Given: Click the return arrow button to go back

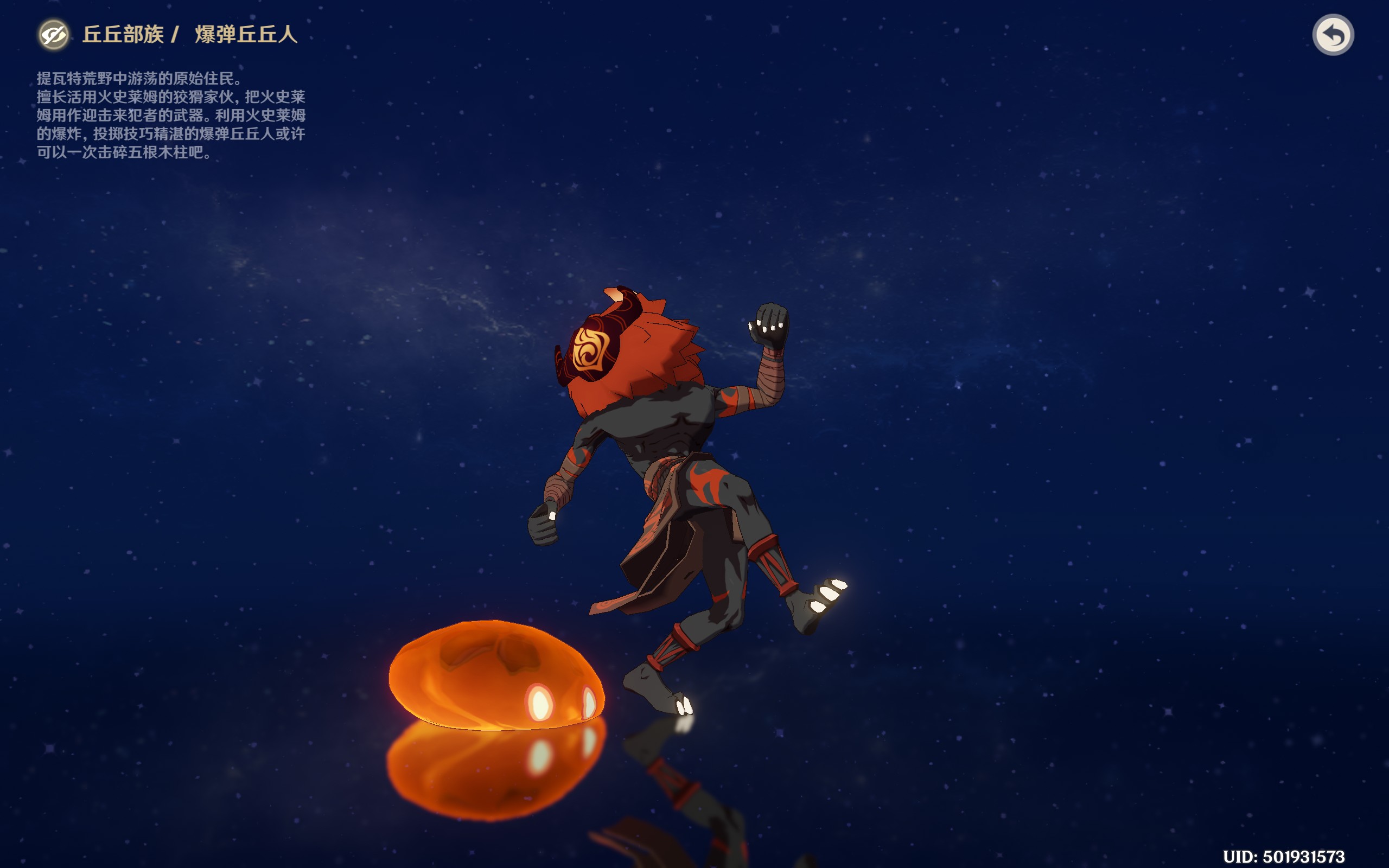Looking at the screenshot, I should [1332, 35].
